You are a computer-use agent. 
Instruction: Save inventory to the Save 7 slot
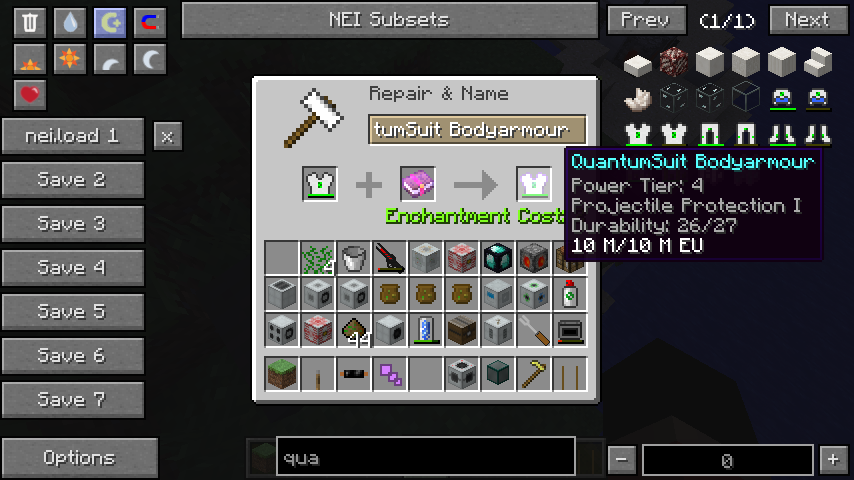72,400
